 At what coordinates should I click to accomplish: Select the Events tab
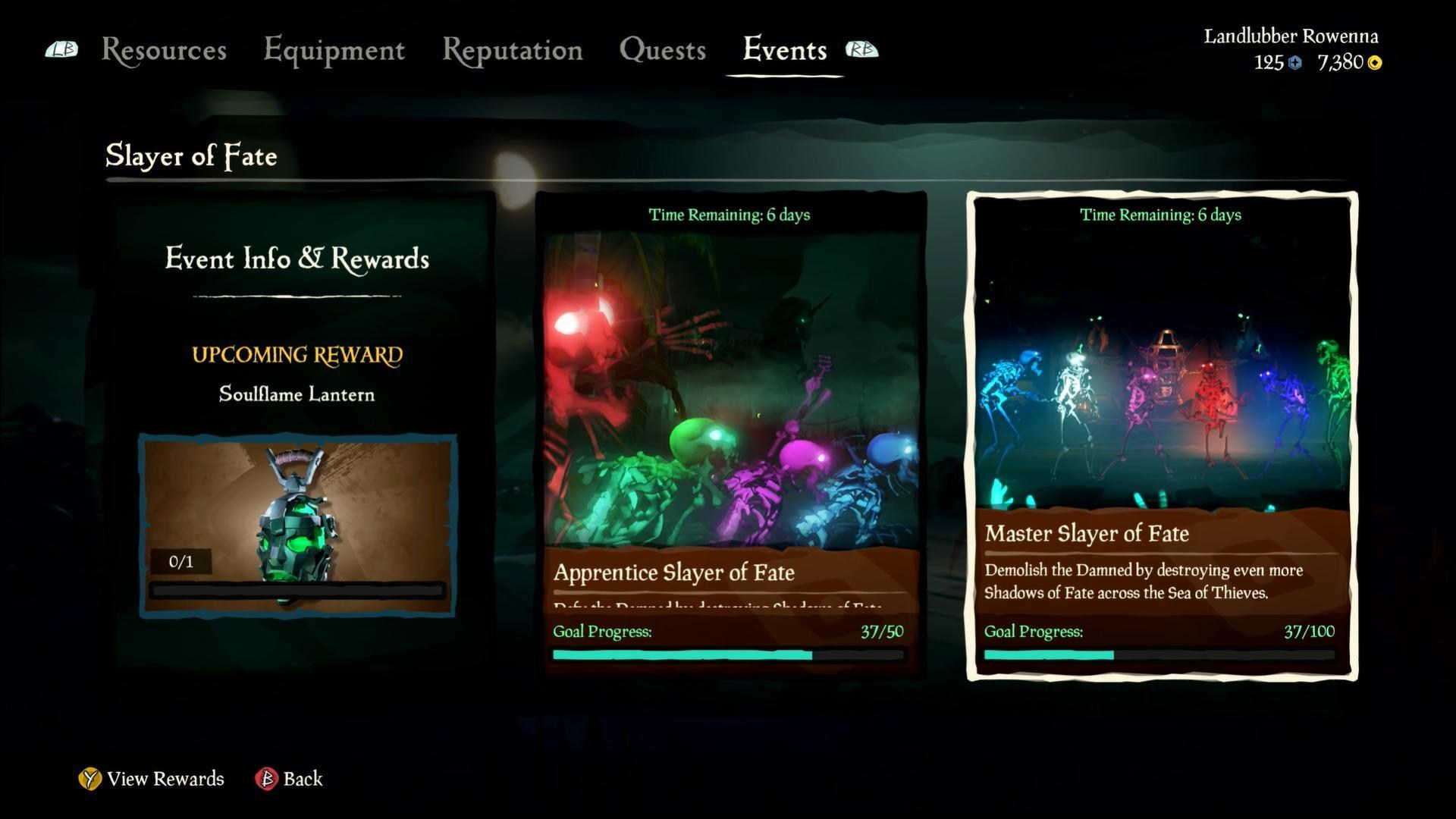tap(784, 50)
